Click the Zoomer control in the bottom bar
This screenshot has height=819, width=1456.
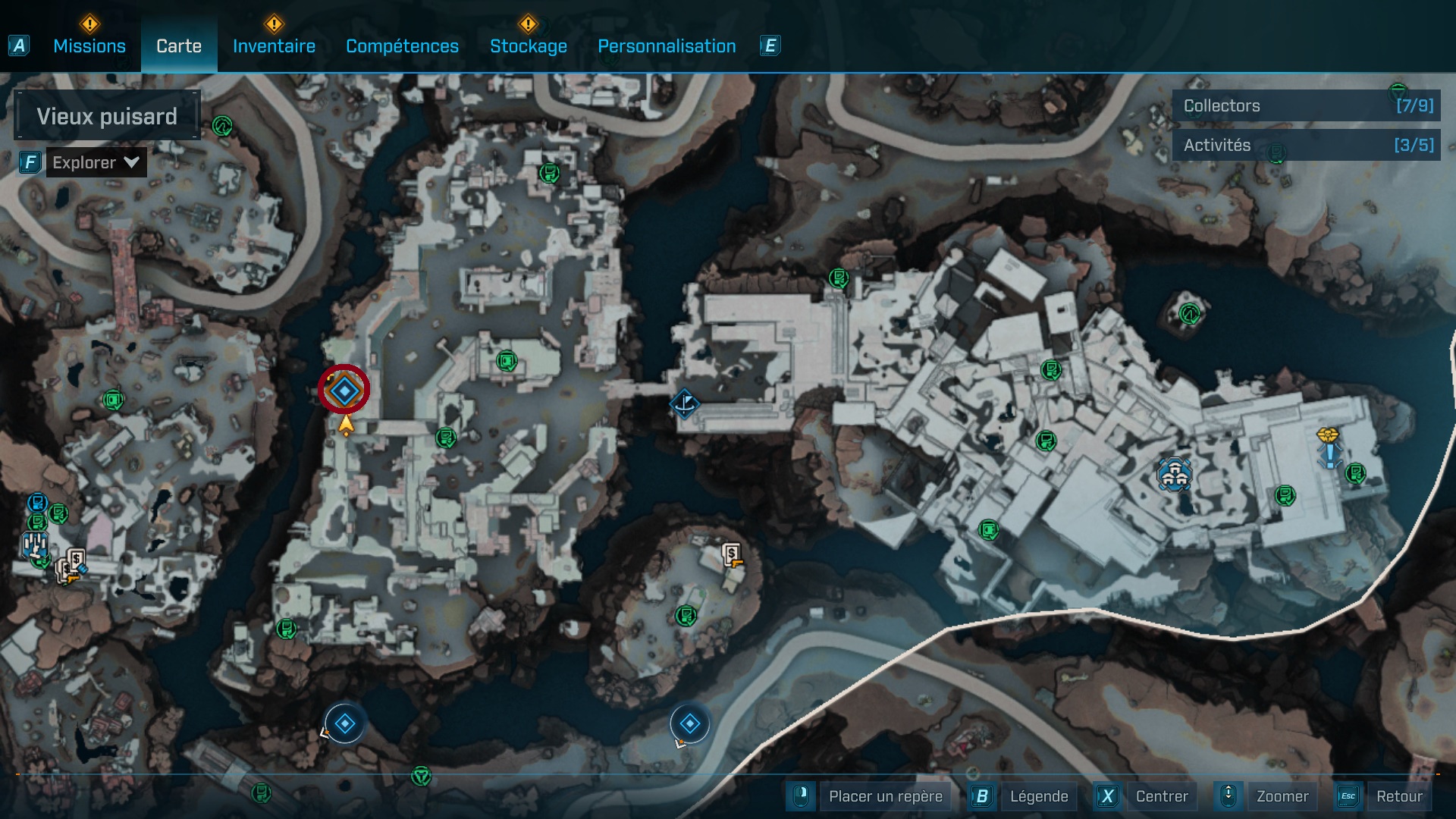tap(1283, 796)
